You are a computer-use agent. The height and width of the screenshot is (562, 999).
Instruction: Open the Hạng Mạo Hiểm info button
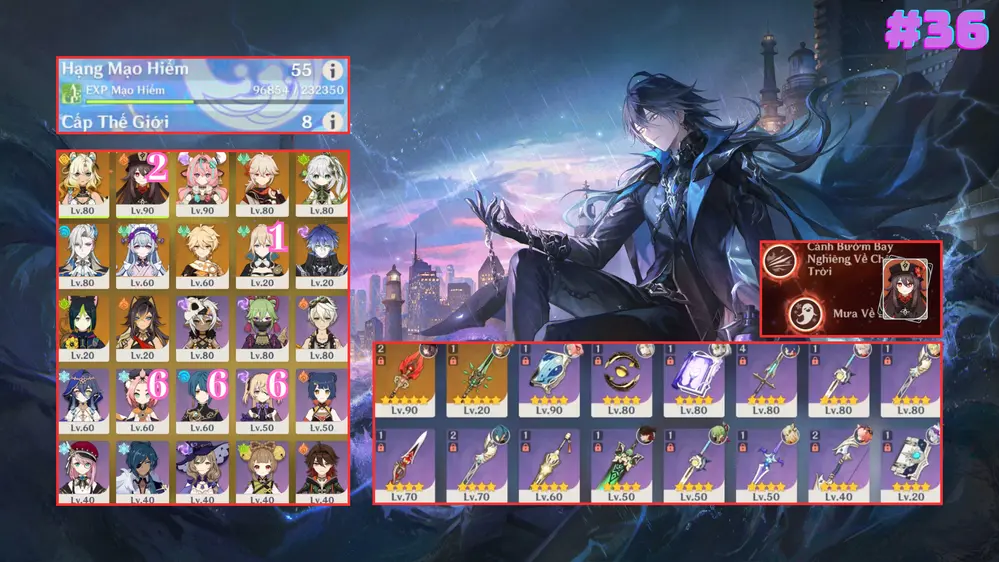(x=332, y=70)
